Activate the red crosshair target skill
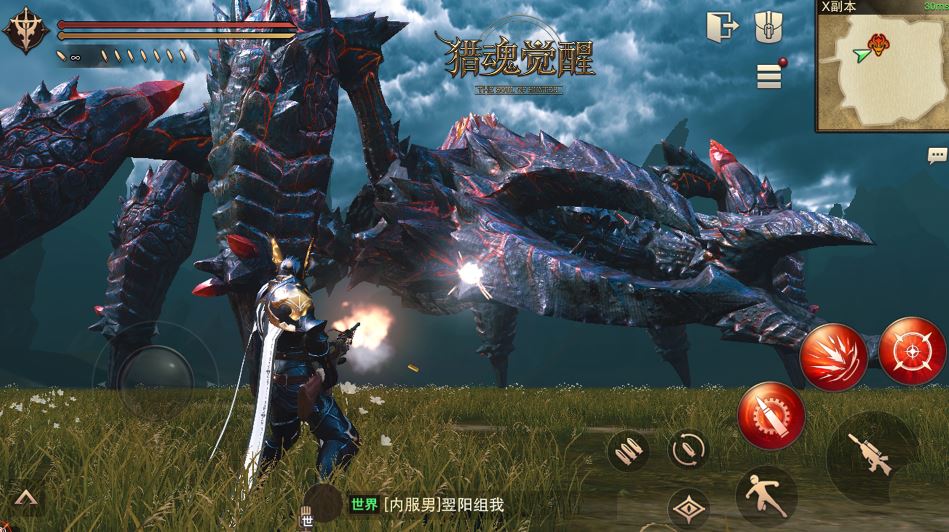 coord(912,351)
